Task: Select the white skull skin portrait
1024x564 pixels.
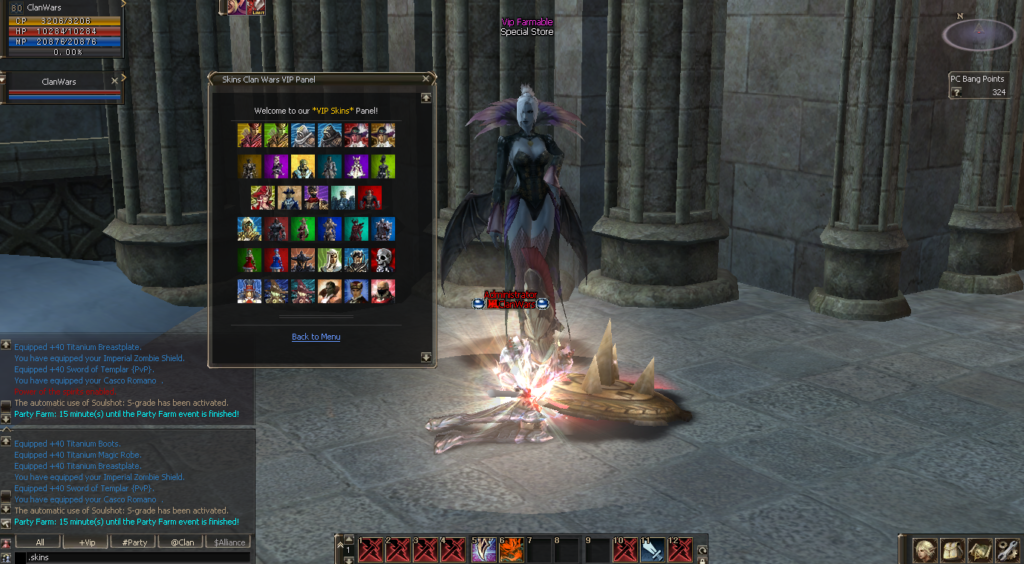Action: (384, 260)
